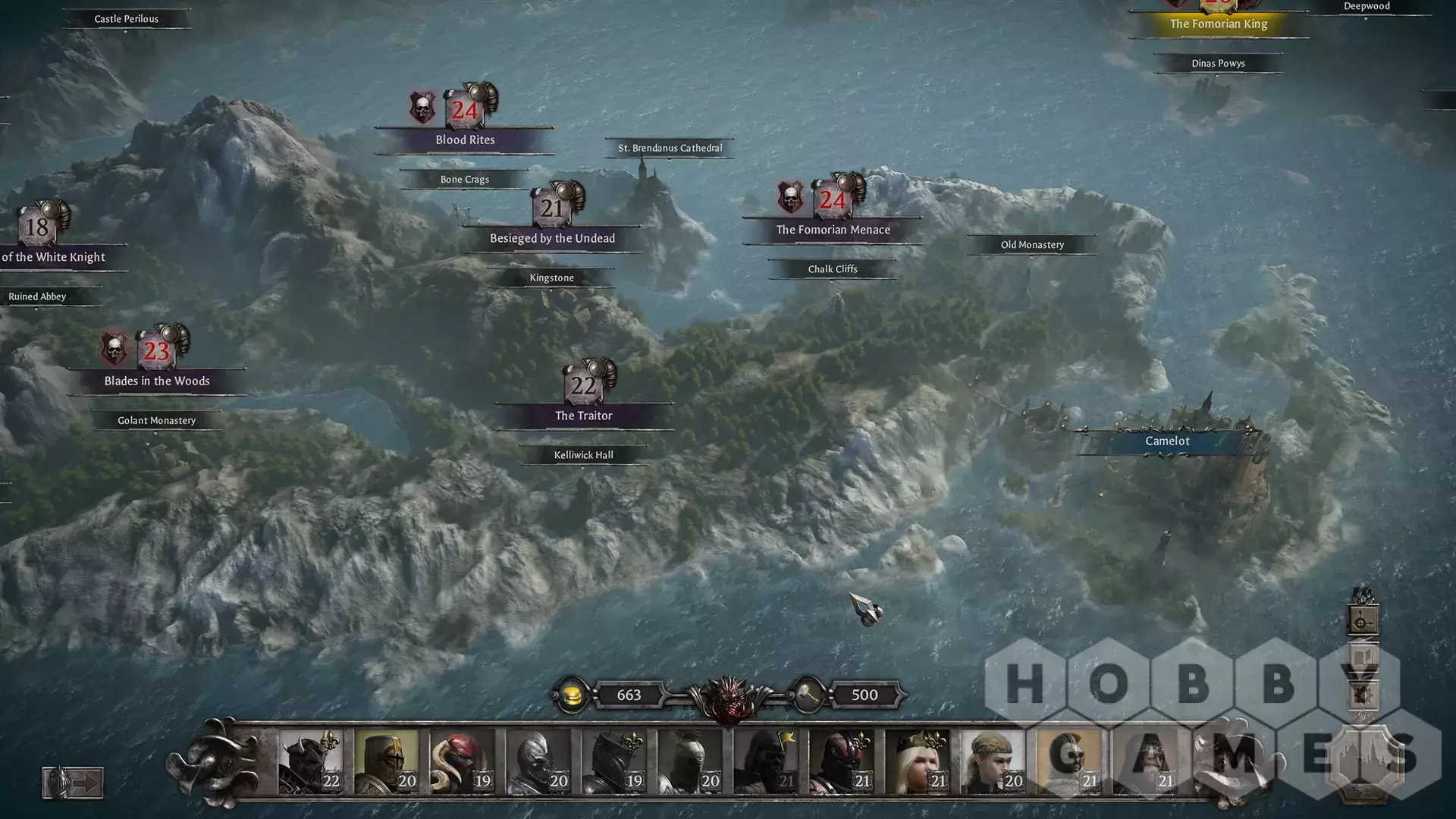Select the horned dark knight portrait
The width and height of the screenshot is (1456, 819).
[x=310, y=761]
